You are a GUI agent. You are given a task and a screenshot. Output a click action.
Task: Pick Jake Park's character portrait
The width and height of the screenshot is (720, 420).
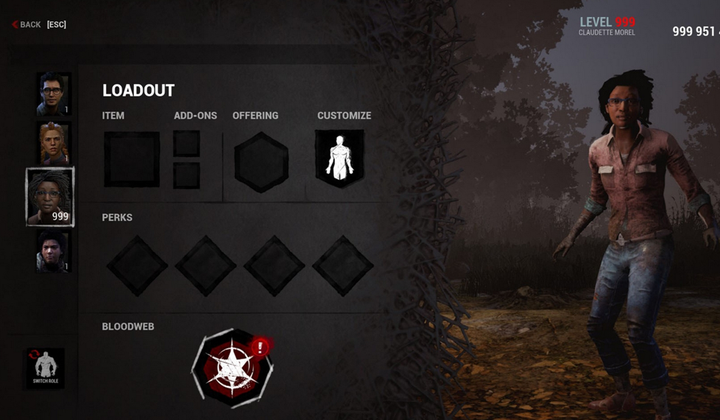(x=53, y=251)
